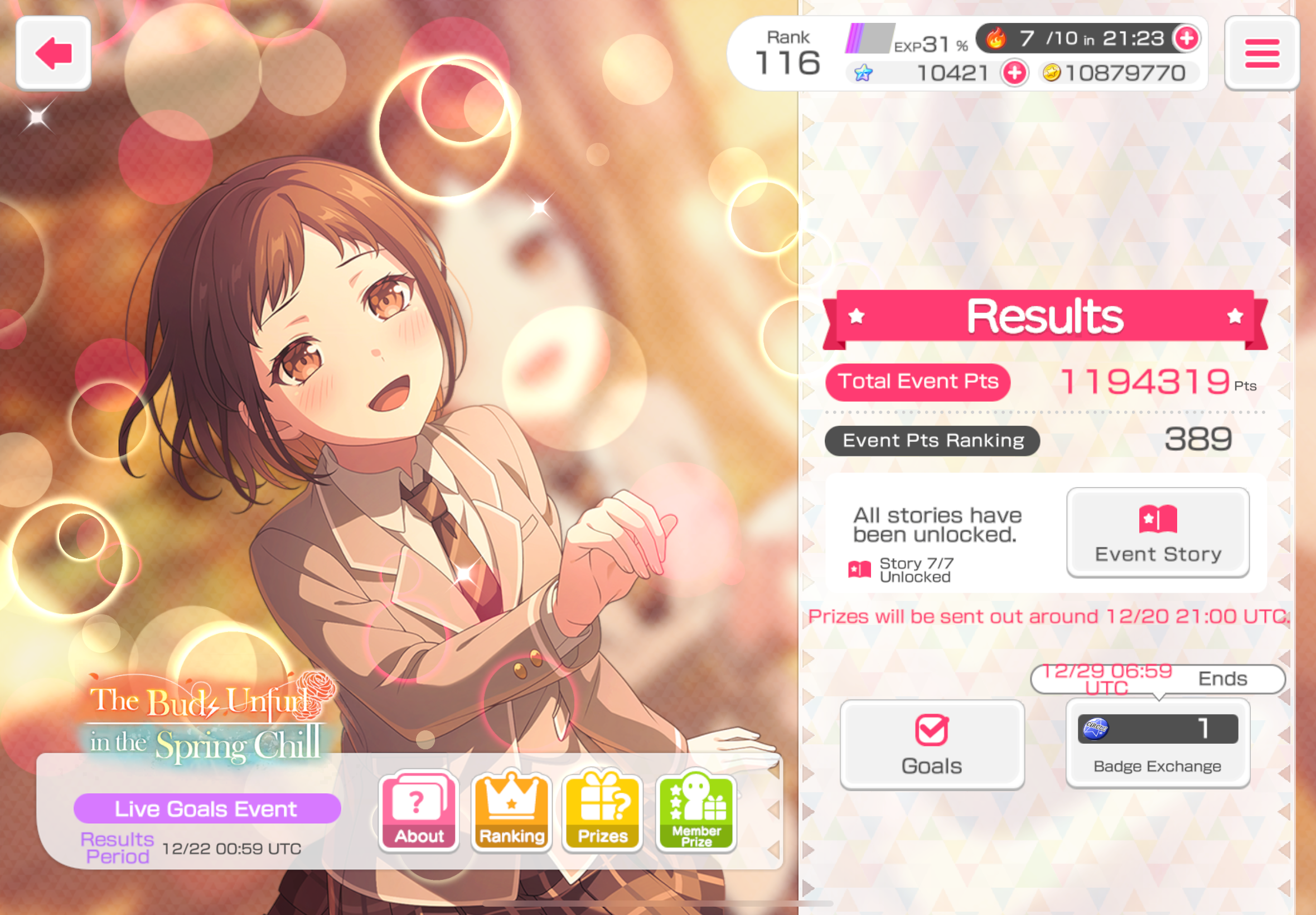The height and width of the screenshot is (915, 1316).
Task: Check the Member Prize
Action: pyautogui.click(x=696, y=811)
